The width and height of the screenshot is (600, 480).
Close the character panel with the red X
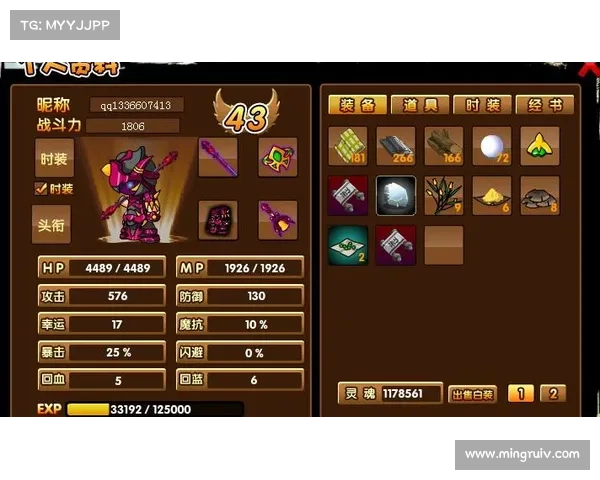coord(587,67)
